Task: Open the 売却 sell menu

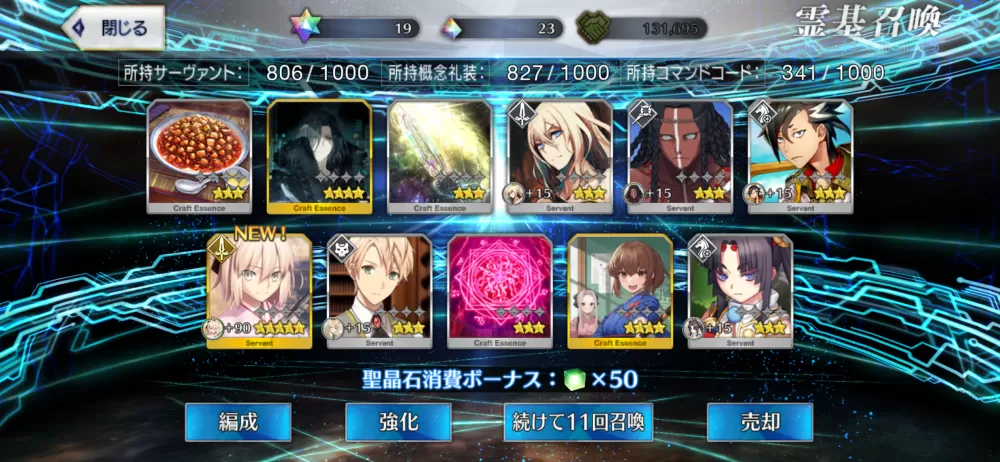Action: [759, 422]
